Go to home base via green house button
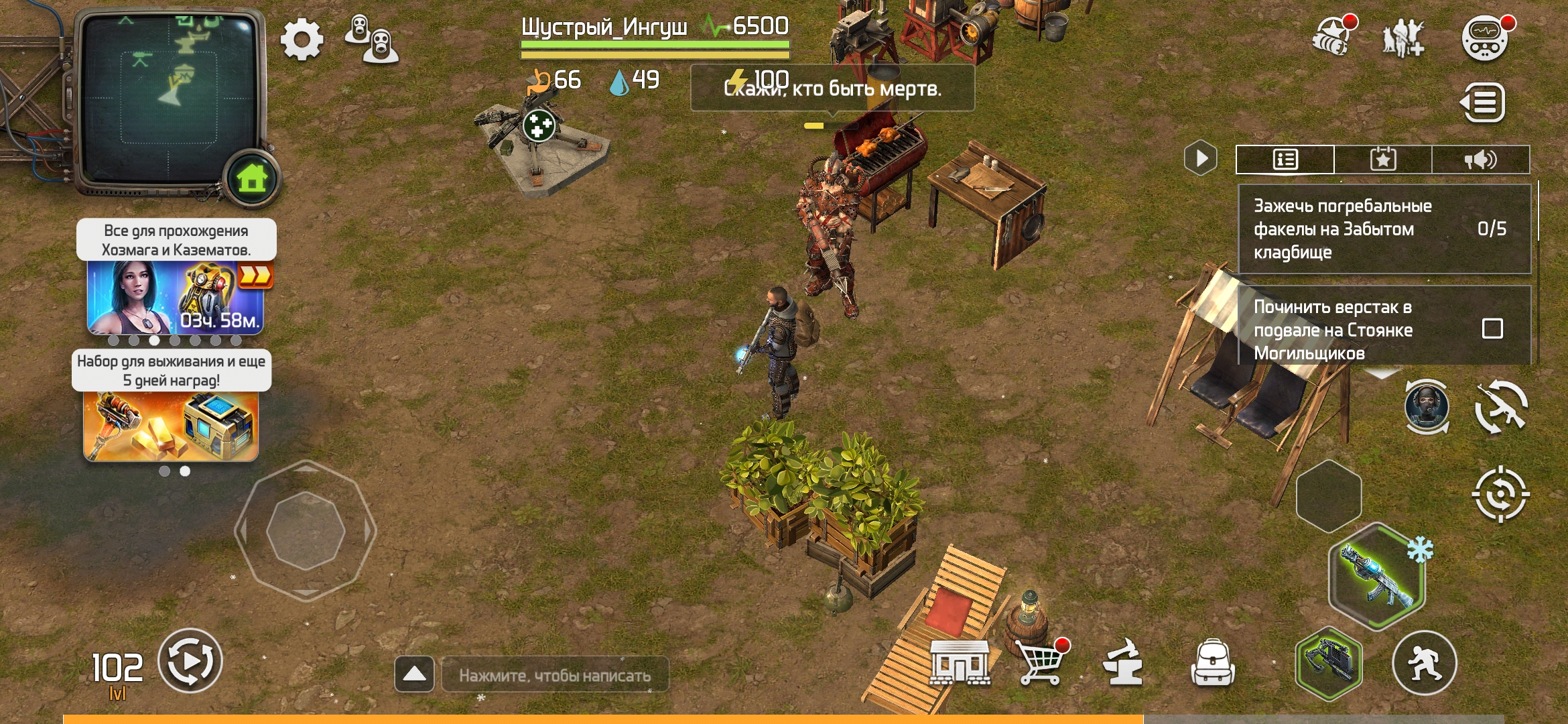The width and height of the screenshot is (1568, 724). click(252, 178)
